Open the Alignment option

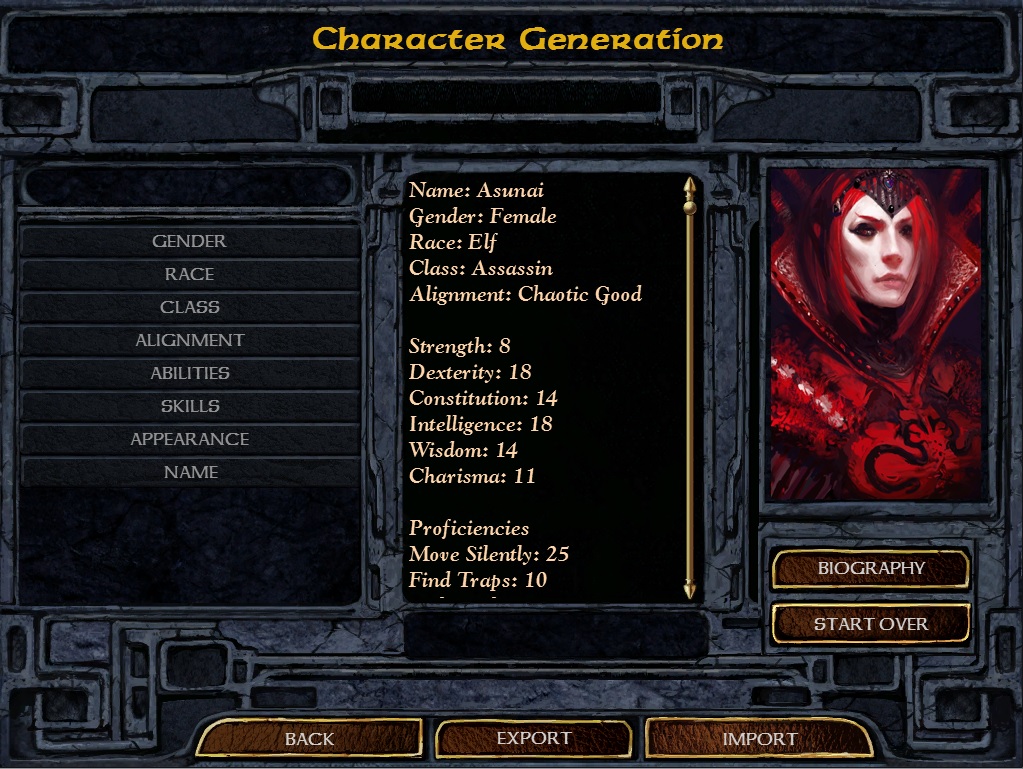pyautogui.click(x=189, y=340)
